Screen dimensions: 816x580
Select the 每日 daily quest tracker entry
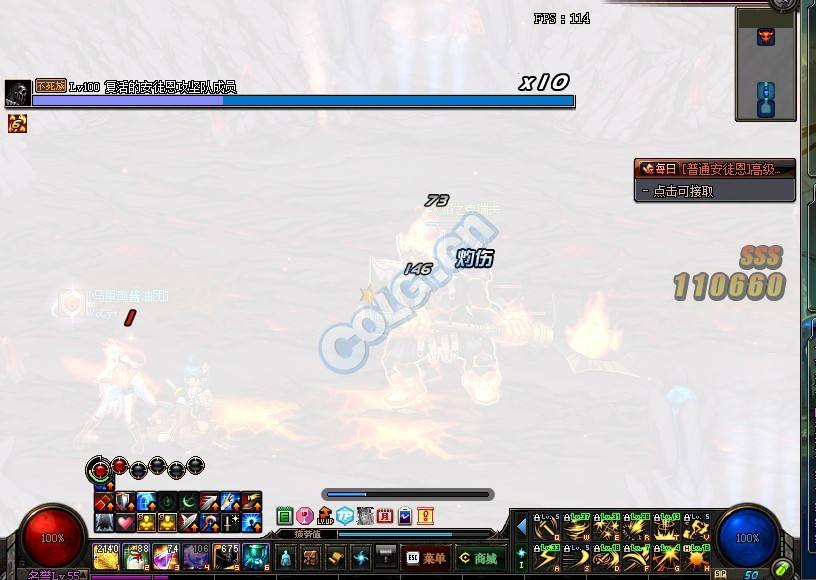click(714, 169)
